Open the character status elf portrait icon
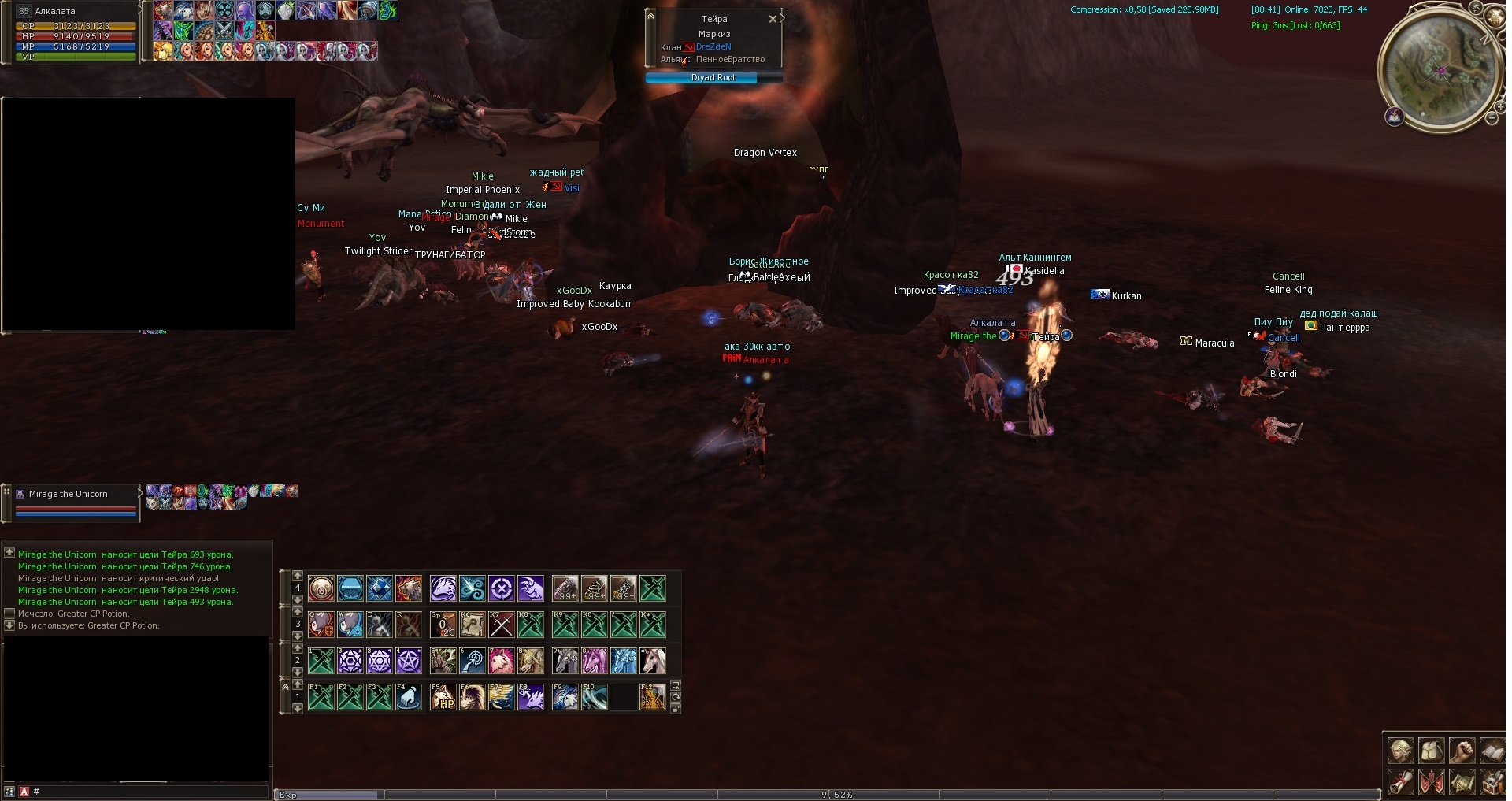Viewport: 1512px width, 801px height. [1400, 751]
